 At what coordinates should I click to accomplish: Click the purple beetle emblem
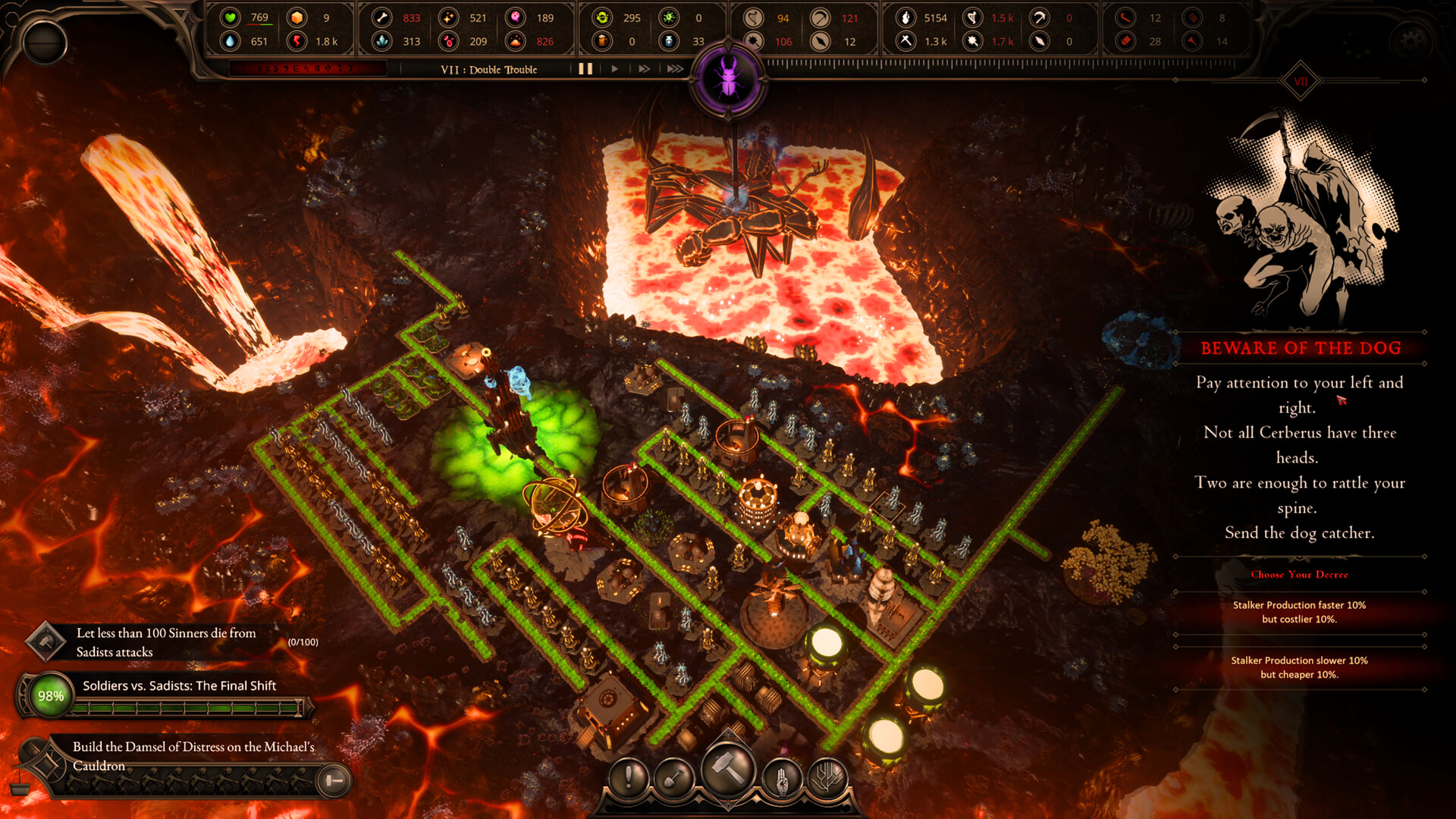pyautogui.click(x=729, y=80)
